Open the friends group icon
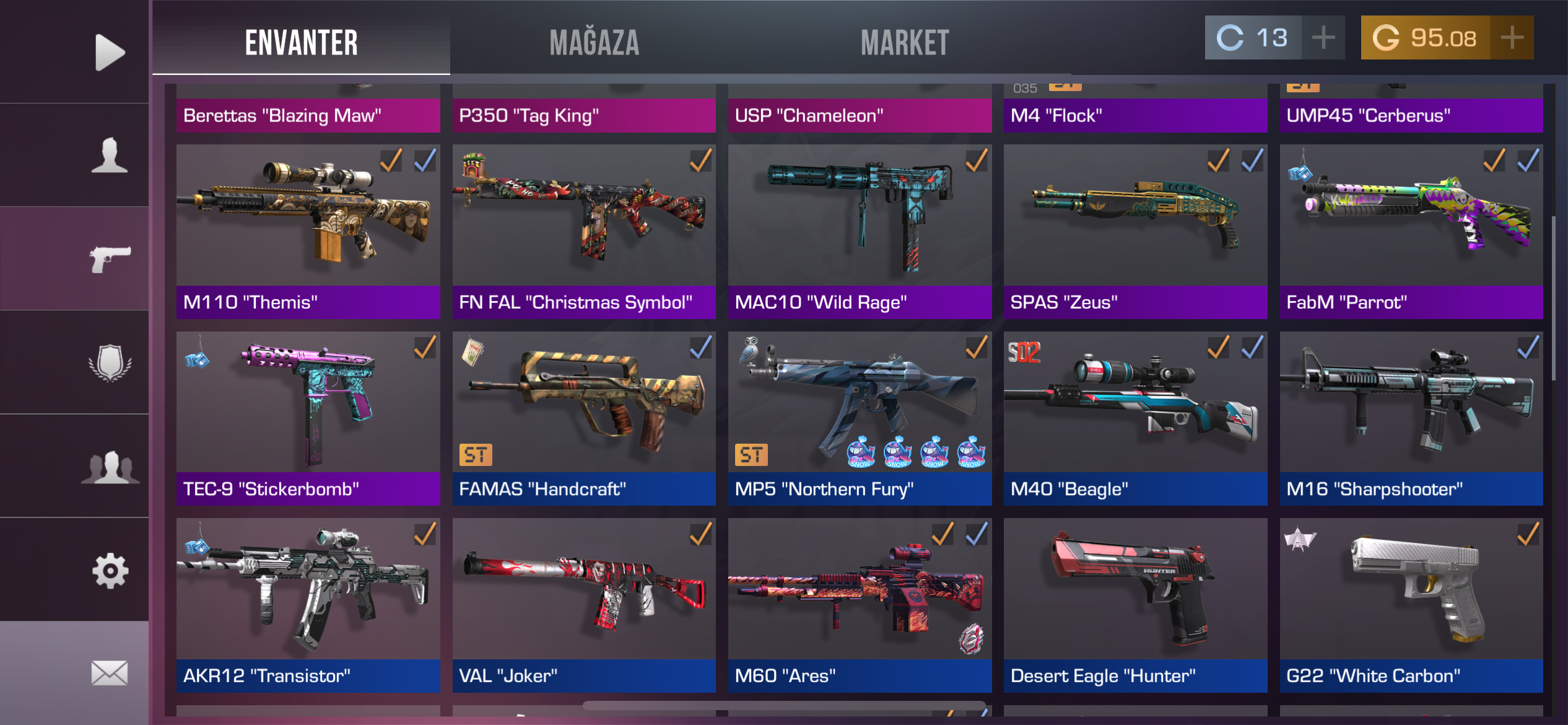1568x725 pixels. point(110,467)
